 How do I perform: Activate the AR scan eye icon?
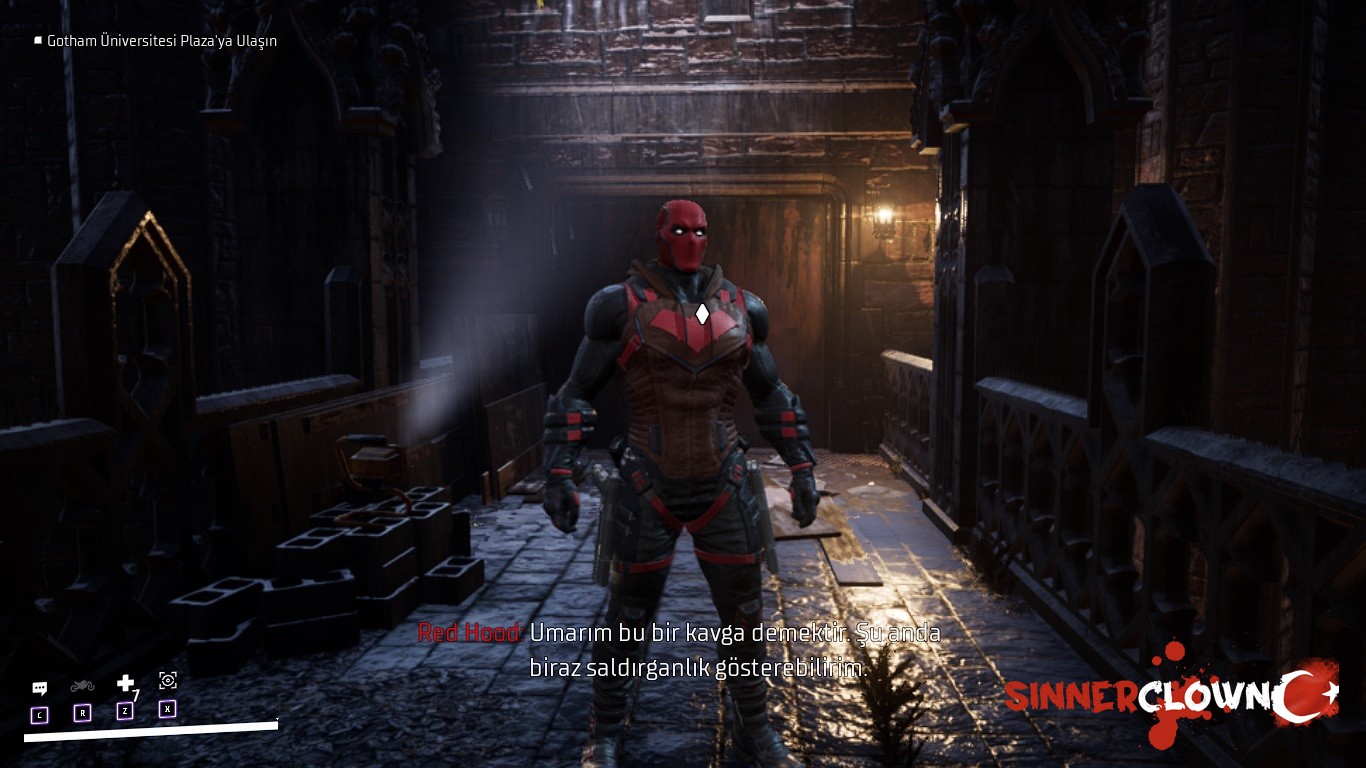168,680
